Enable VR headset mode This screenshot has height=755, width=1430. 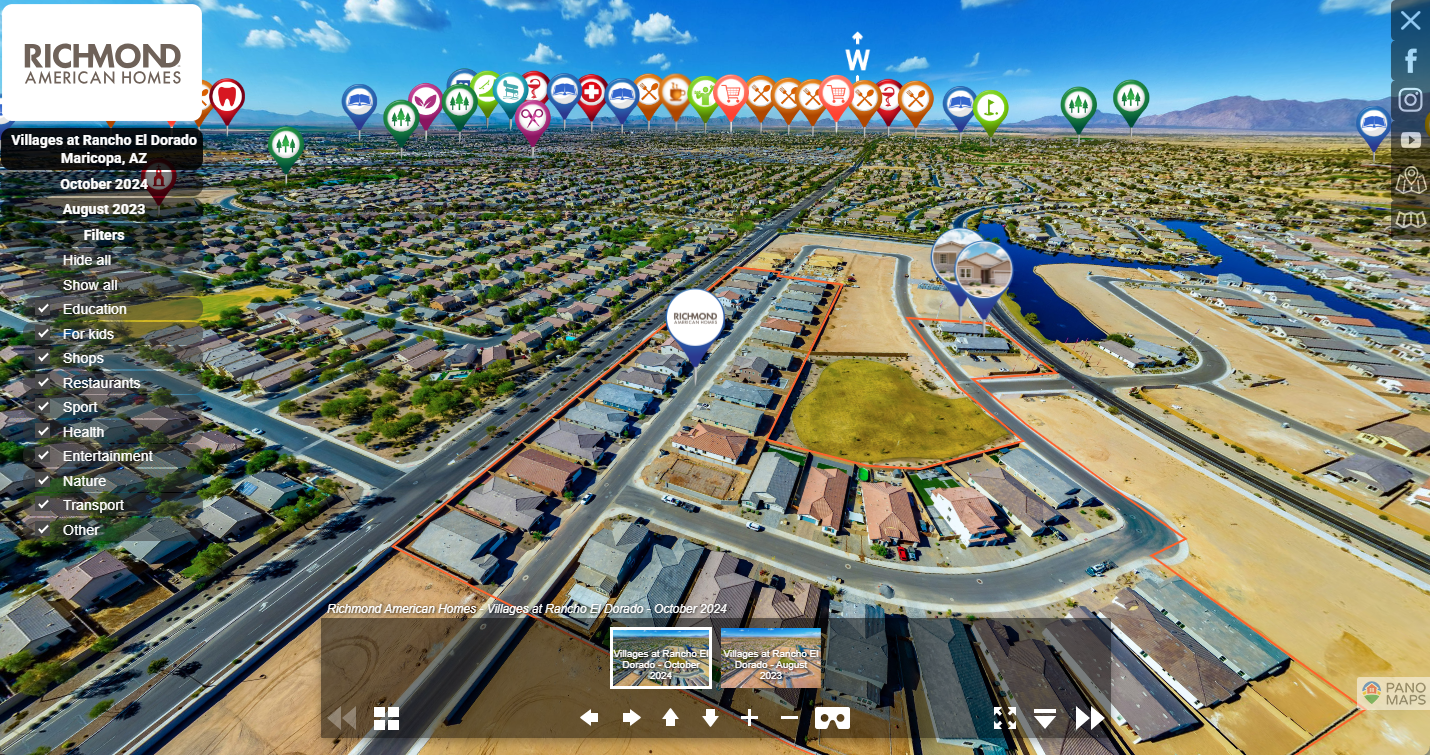(833, 718)
